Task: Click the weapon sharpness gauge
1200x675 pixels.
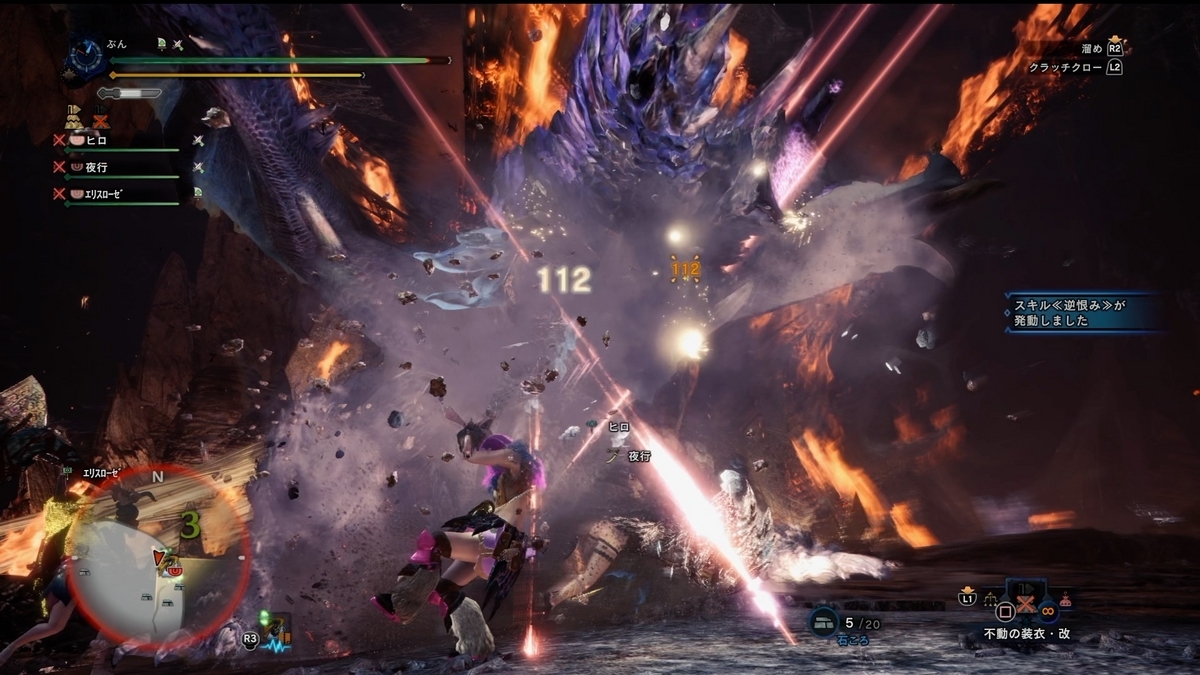Action: [130, 93]
